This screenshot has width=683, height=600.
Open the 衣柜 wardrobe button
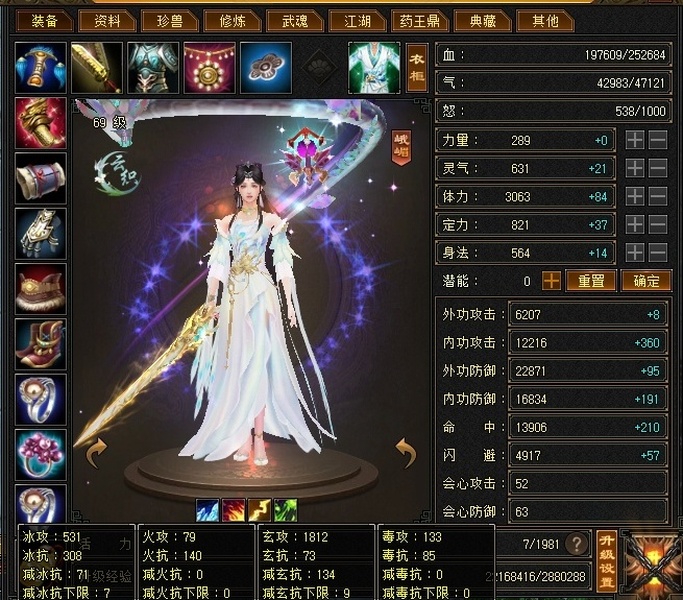click(417, 67)
